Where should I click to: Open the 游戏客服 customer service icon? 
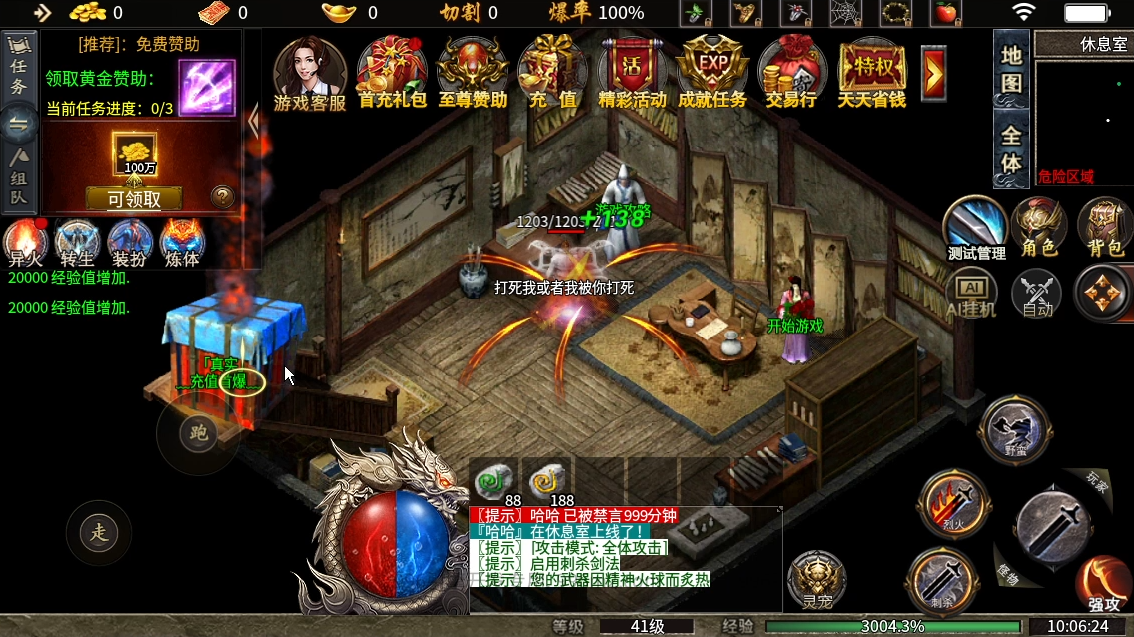tap(309, 70)
